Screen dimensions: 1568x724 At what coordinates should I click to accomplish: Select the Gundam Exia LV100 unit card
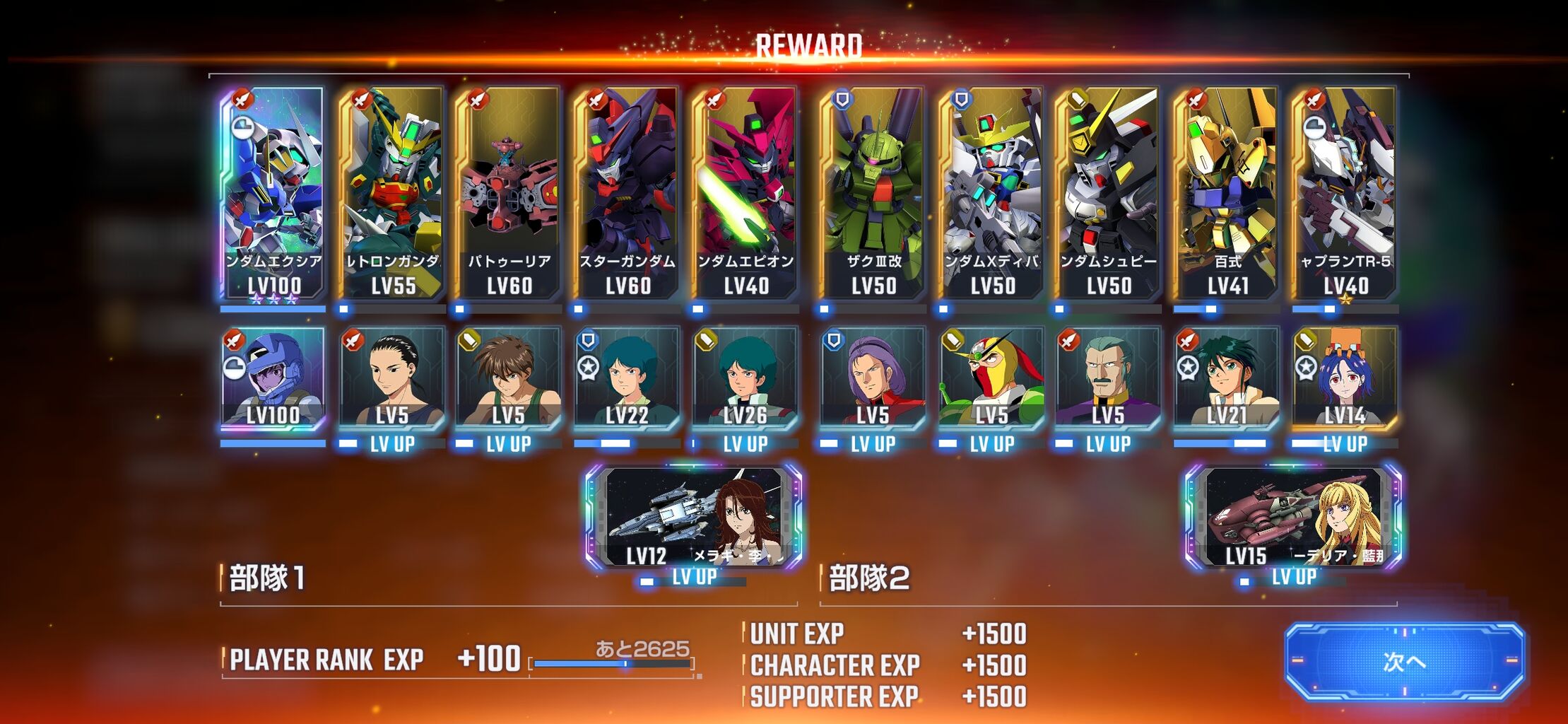tap(273, 193)
